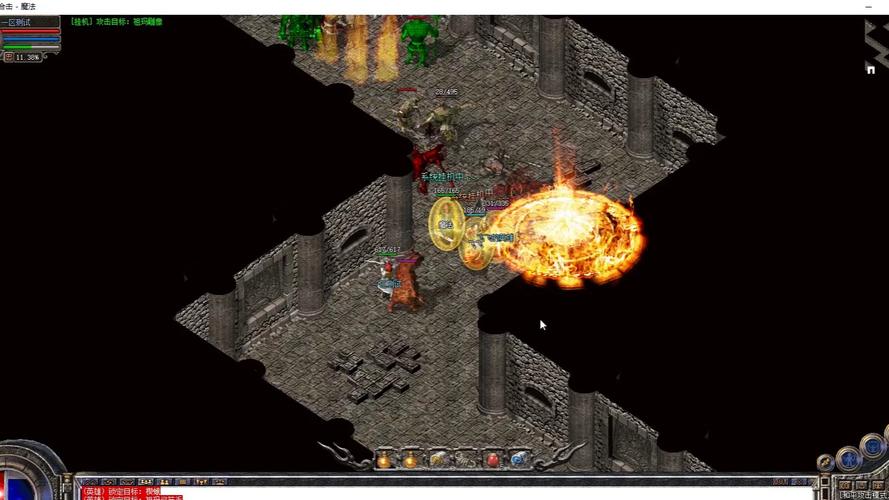Click the small gold orb button
This screenshot has height=500, width=889.
825,462
